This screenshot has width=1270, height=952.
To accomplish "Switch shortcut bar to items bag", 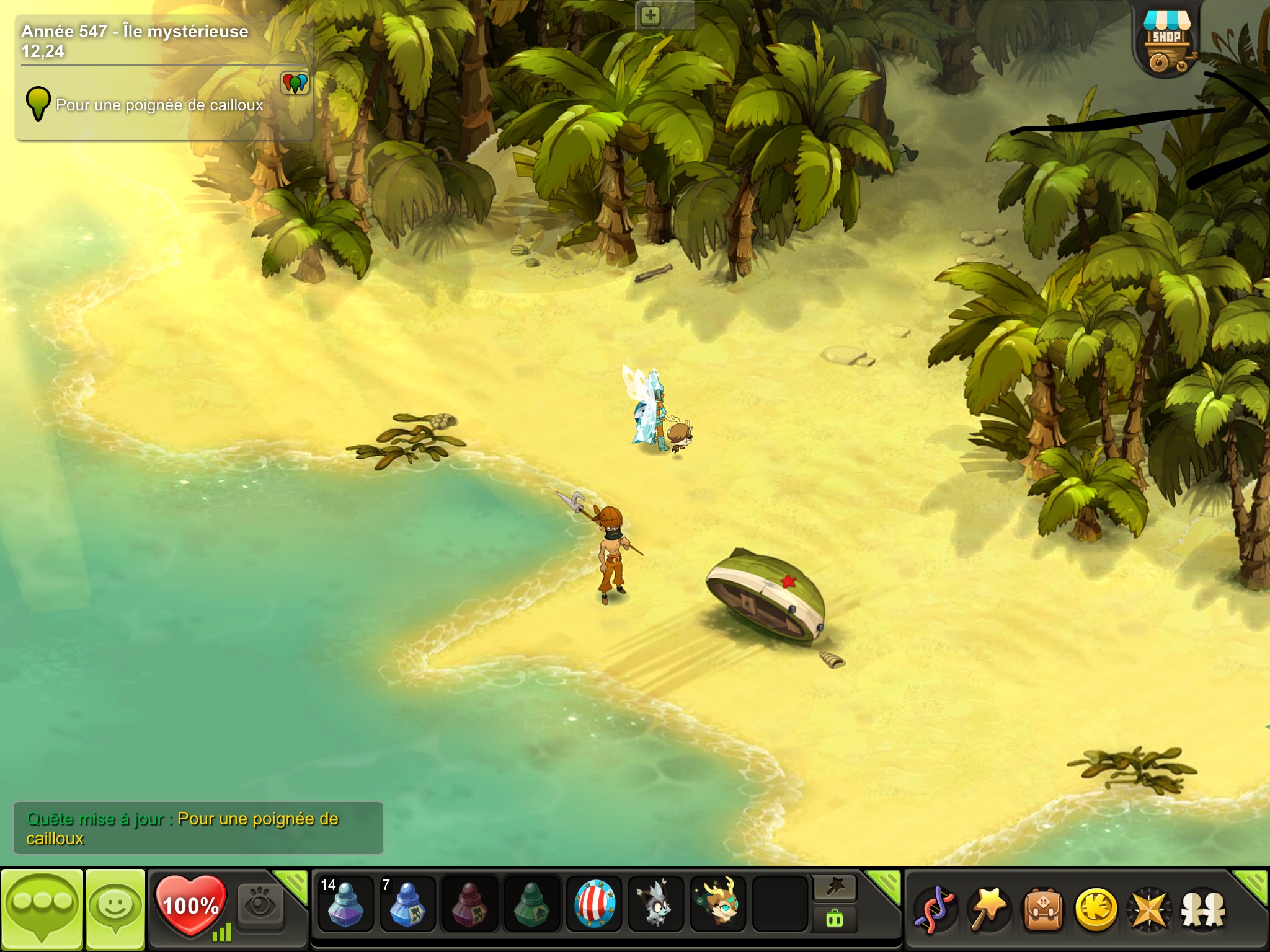I will coord(834,920).
